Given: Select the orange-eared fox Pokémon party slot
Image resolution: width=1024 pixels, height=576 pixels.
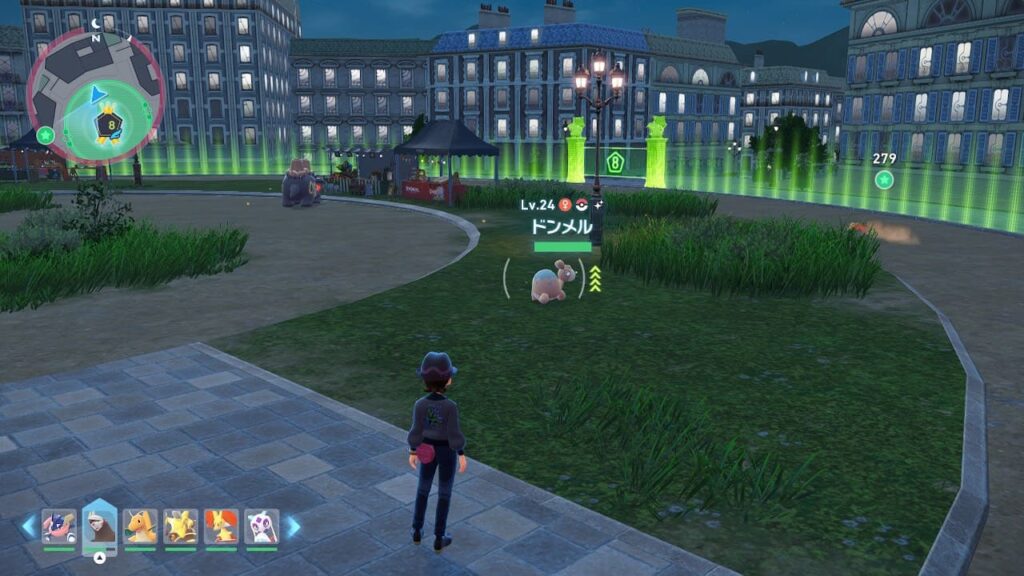Looking at the screenshot, I should [221, 526].
